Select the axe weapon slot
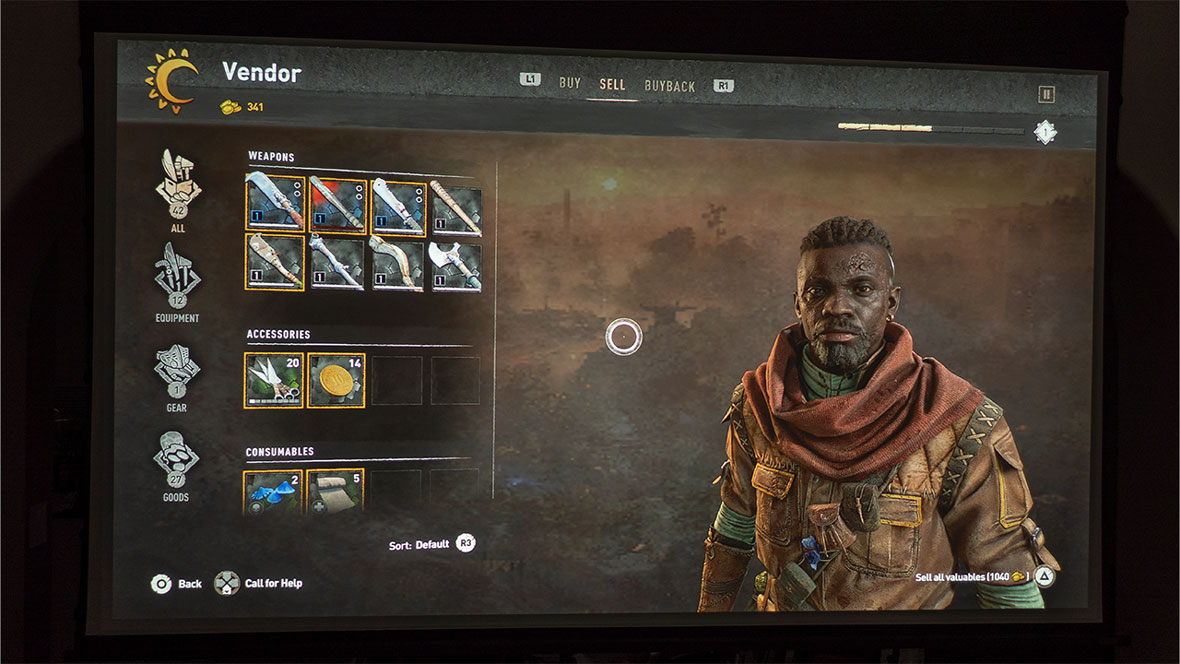1180x664 pixels. [456, 266]
